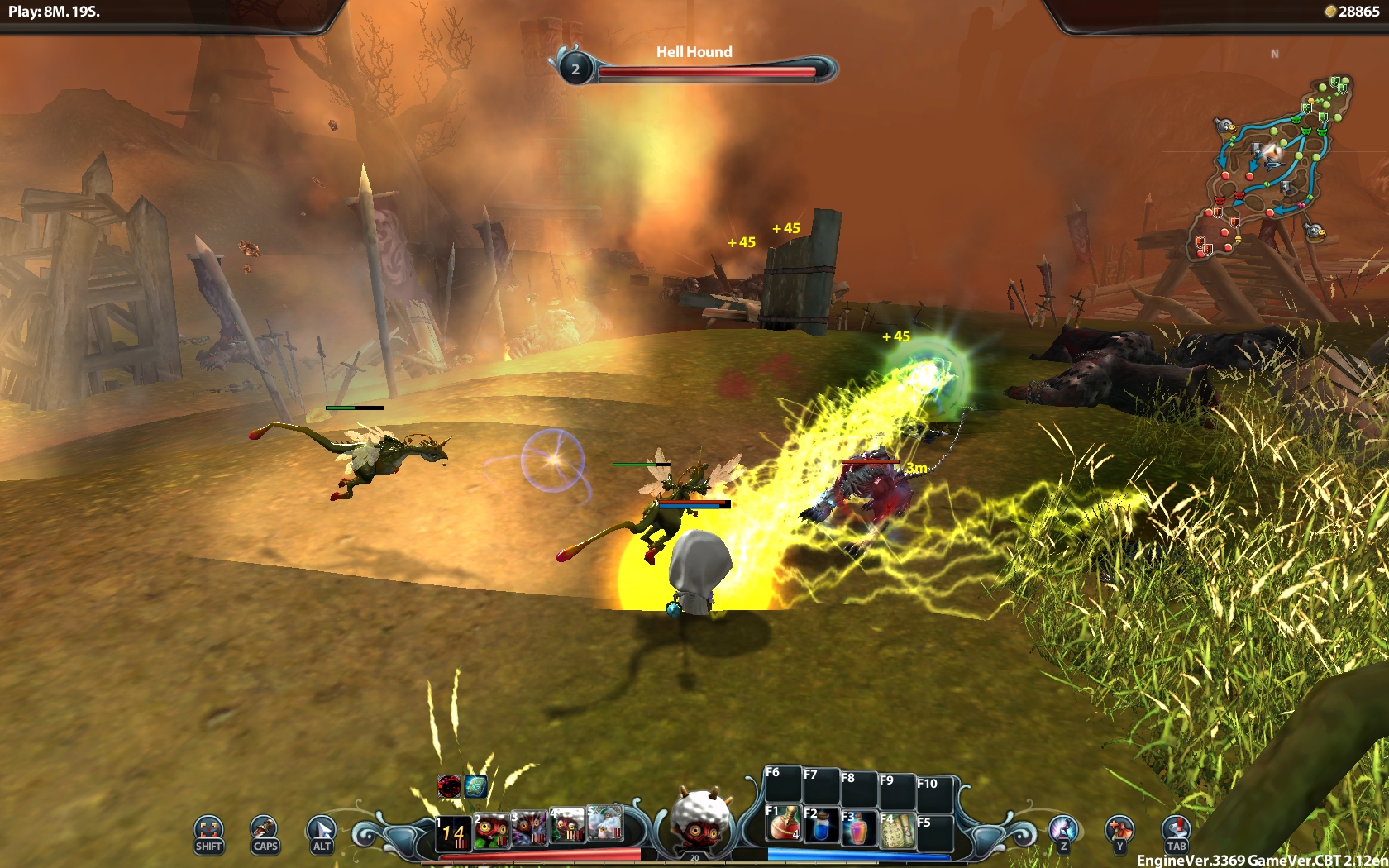Viewport: 1389px width, 868px height.
Task: Open the Y item bag icon
Action: pos(1119,831)
